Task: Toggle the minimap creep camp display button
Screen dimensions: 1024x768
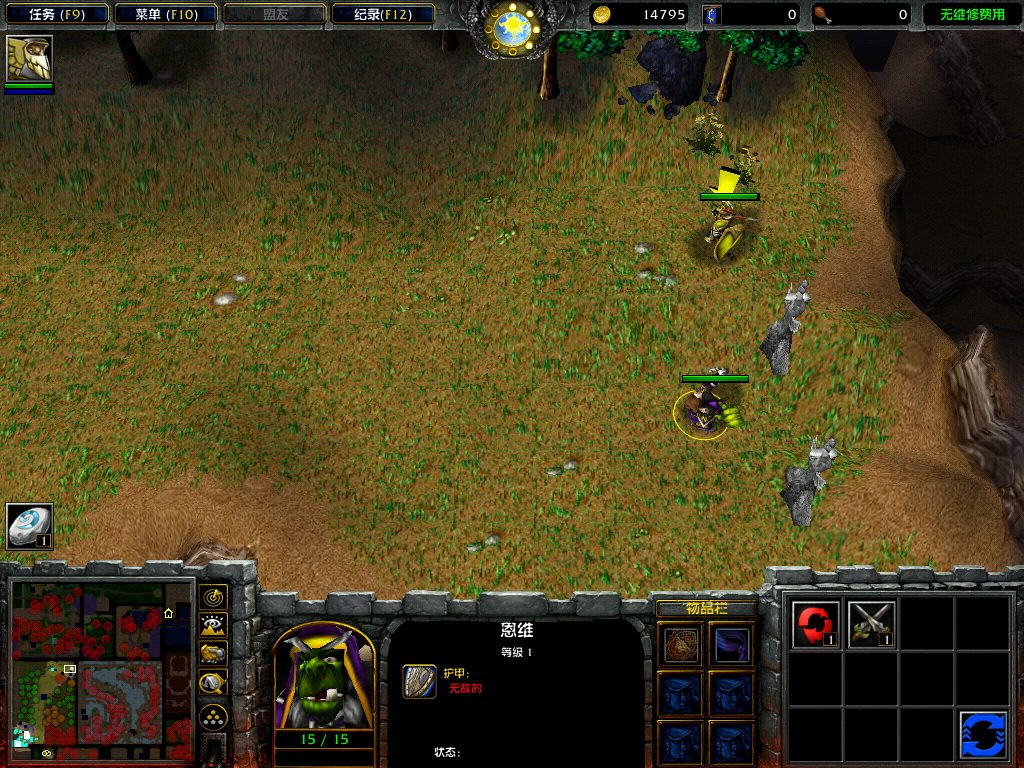Action: (213, 683)
